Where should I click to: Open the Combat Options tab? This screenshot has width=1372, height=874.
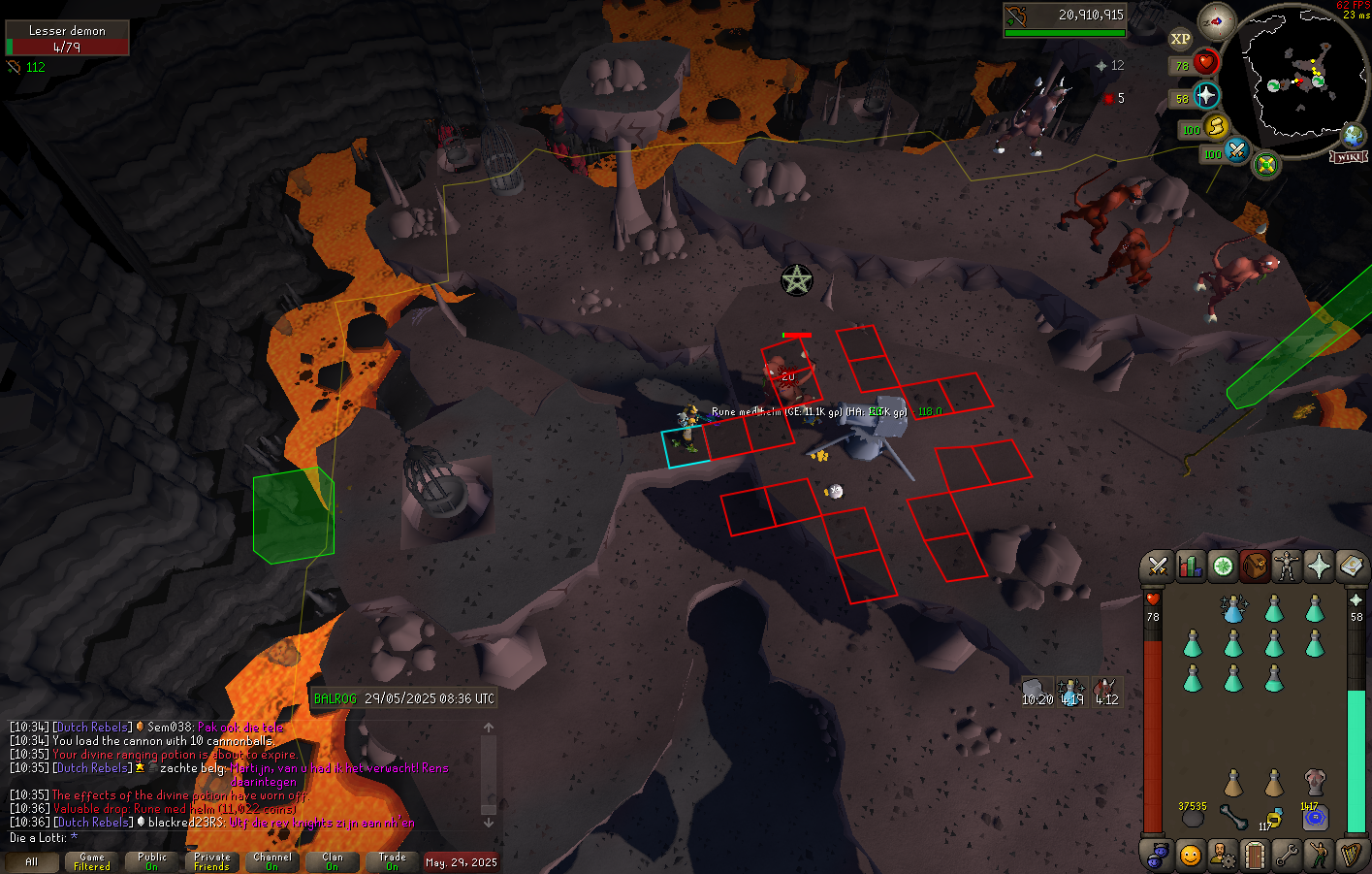(x=1157, y=566)
